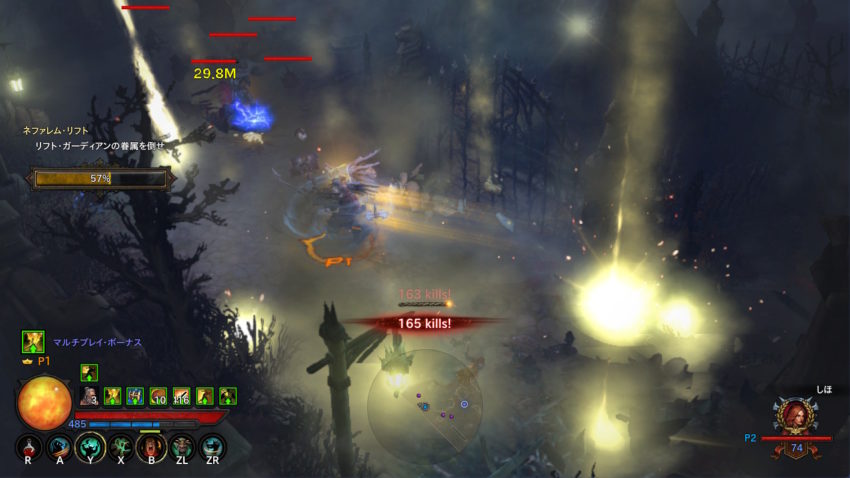This screenshot has height=478, width=850.
Task: Inspect the buff icon showing stack 10
Action: click(158, 396)
